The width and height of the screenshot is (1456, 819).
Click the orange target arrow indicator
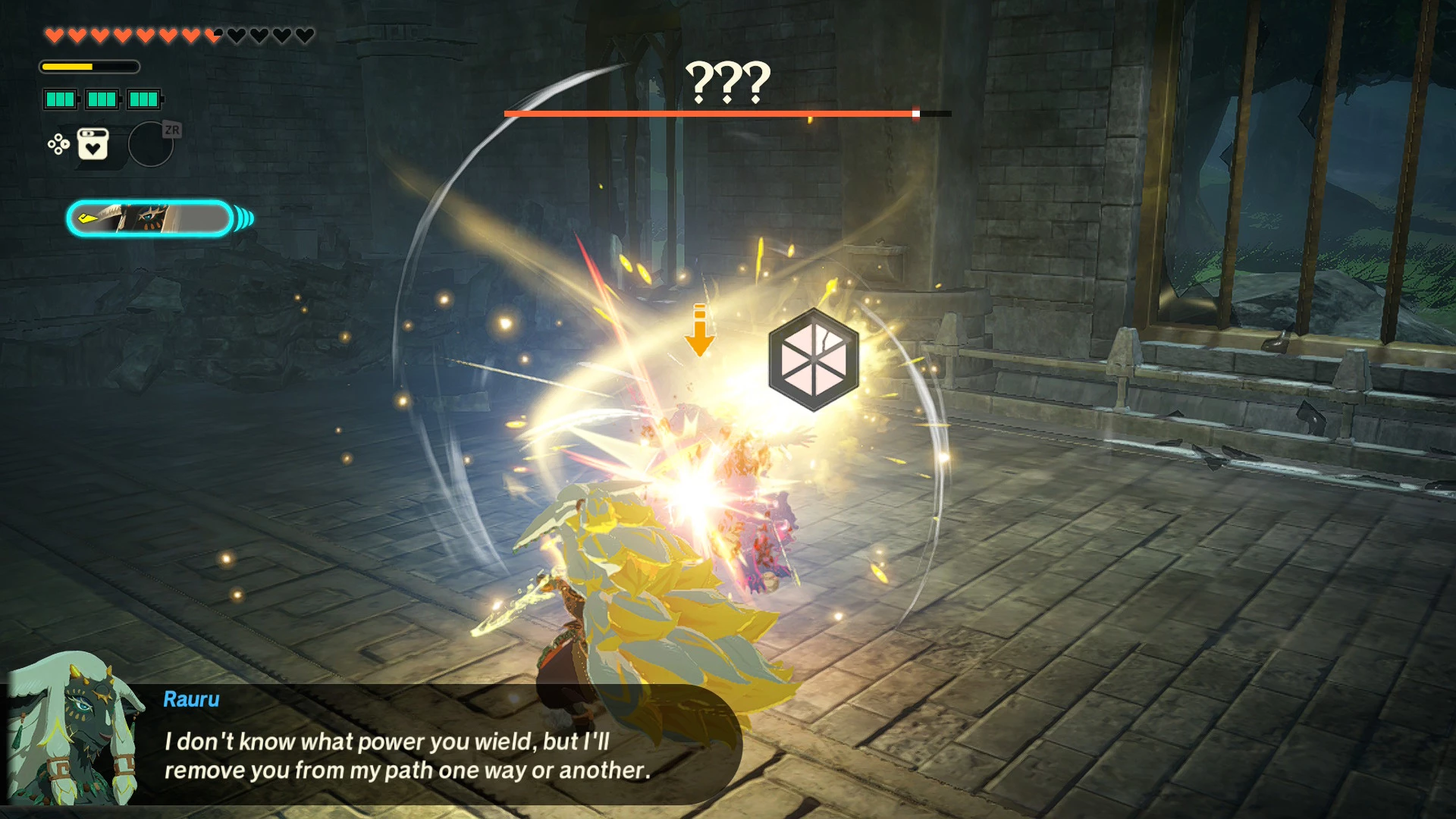[700, 331]
